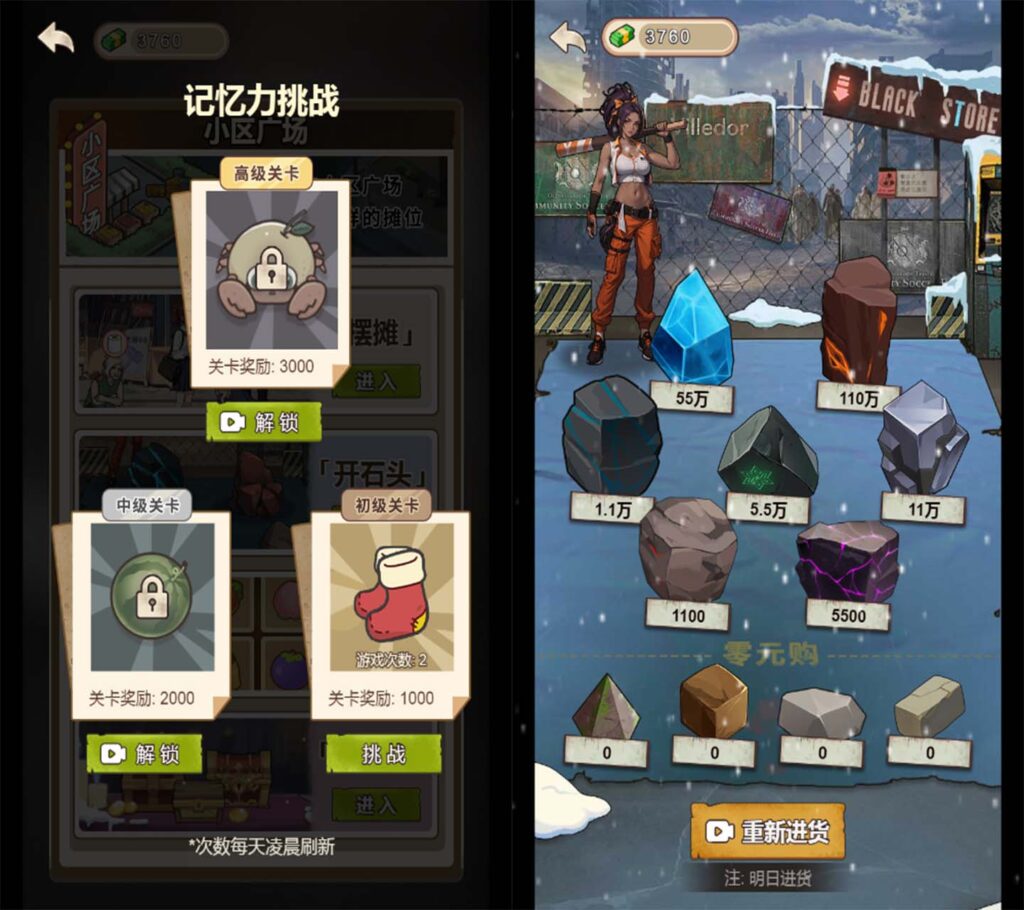The image size is (1024, 910).
Task: Go back from the memory challenge screen
Action: pyautogui.click(x=56, y=38)
